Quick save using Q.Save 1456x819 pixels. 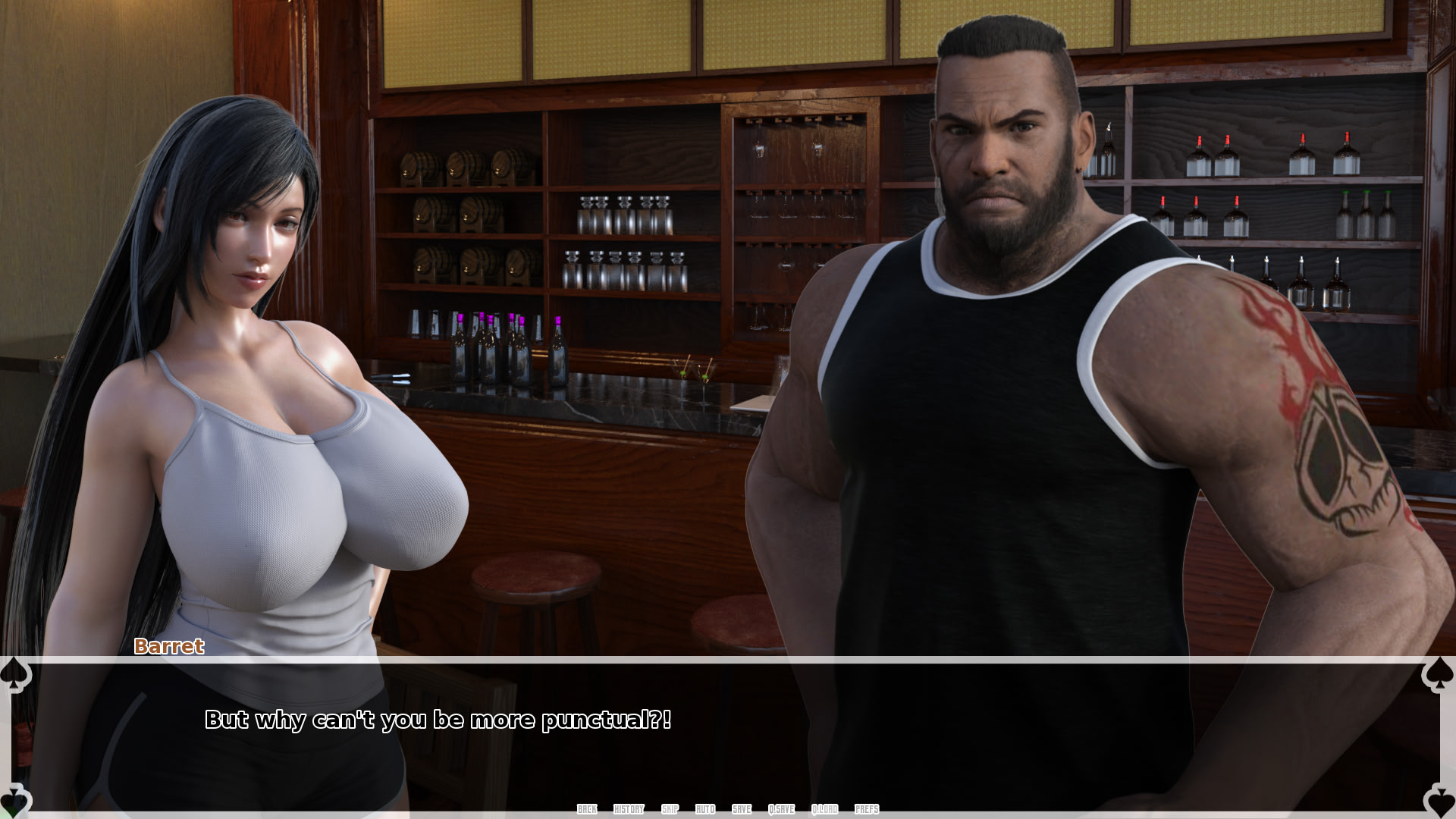(781, 809)
